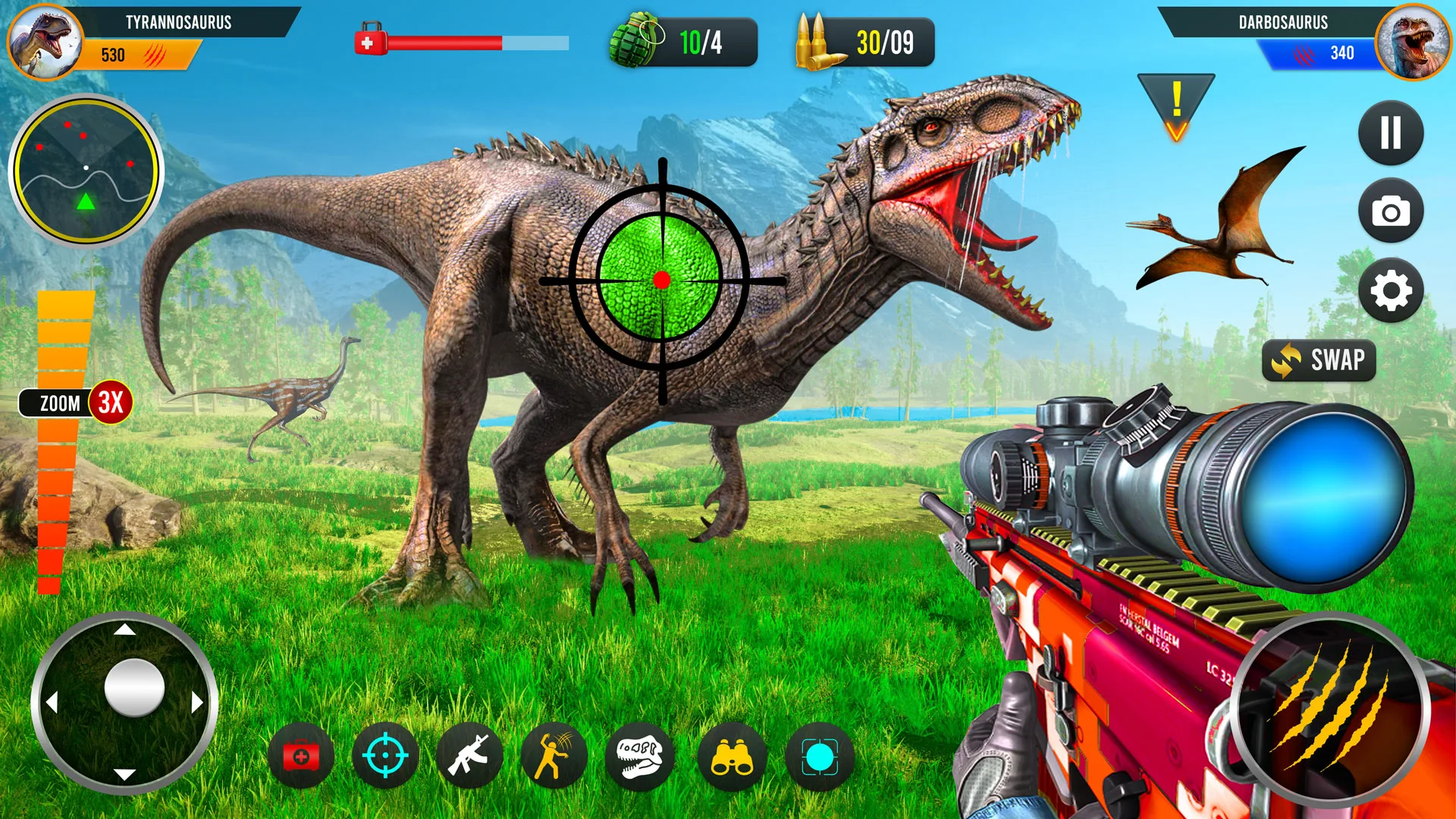
Task: Select the assault rifle icon
Action: [x=470, y=756]
